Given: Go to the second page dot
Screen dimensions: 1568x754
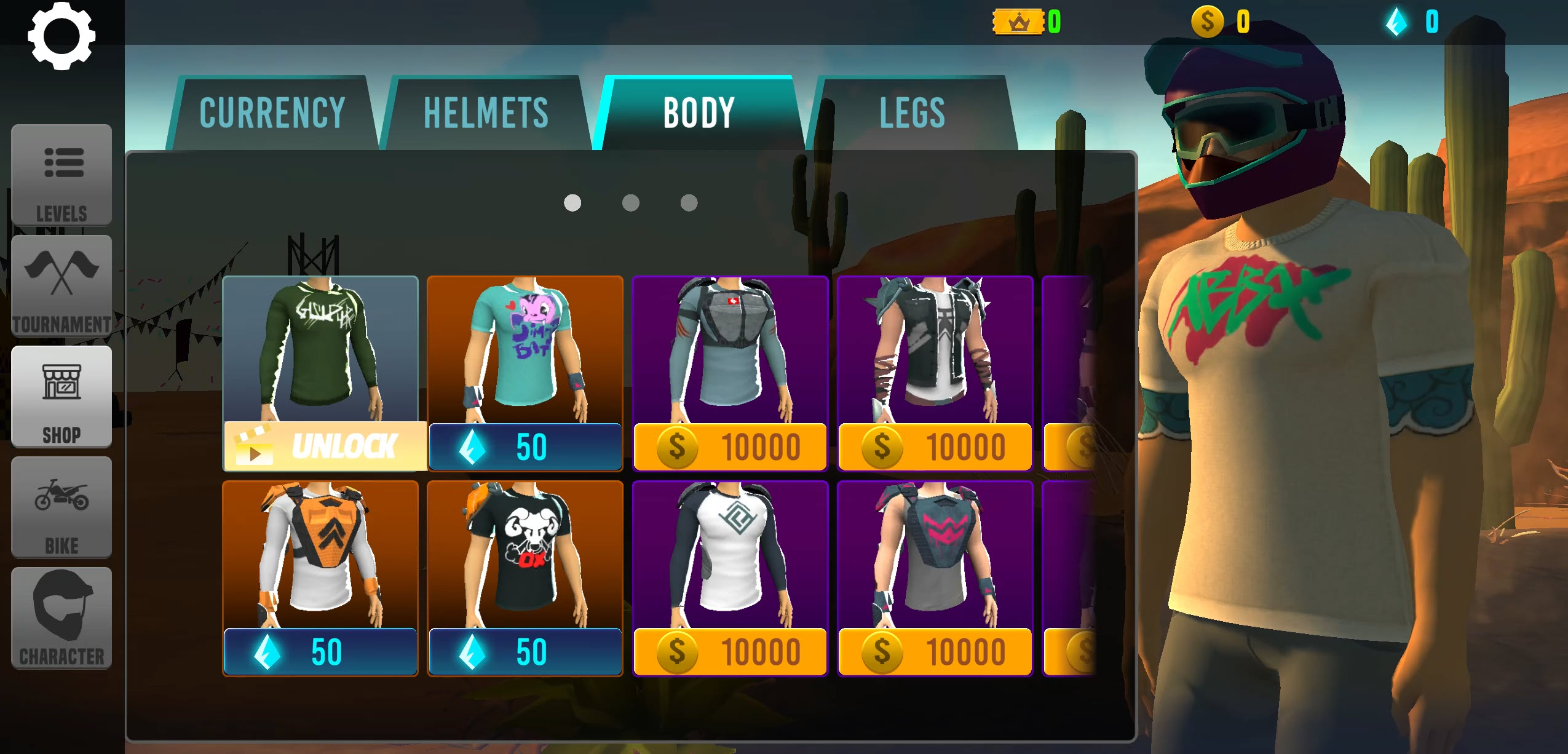Looking at the screenshot, I should tap(630, 203).
